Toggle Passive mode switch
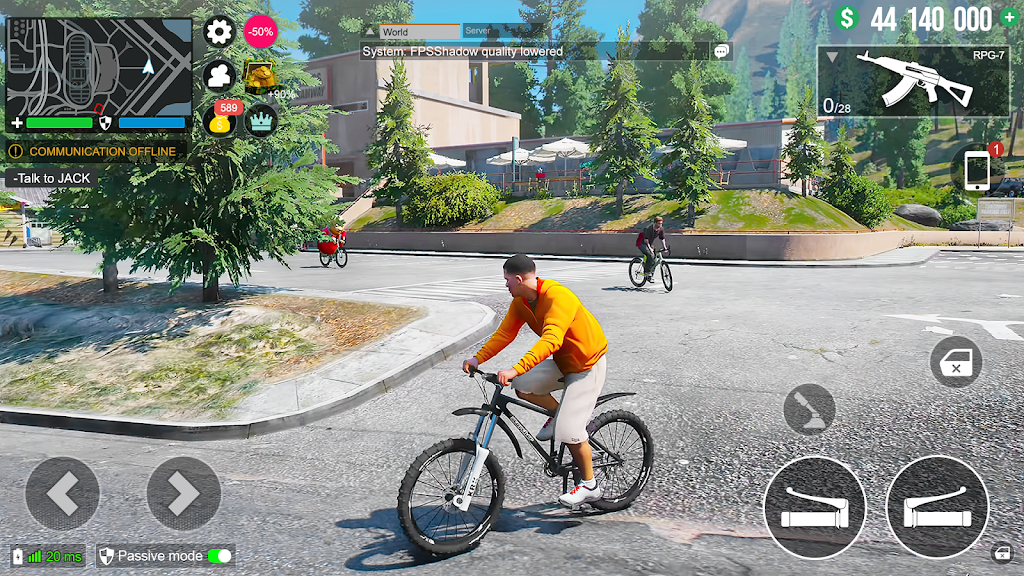The height and width of the screenshot is (576, 1024). [x=219, y=556]
